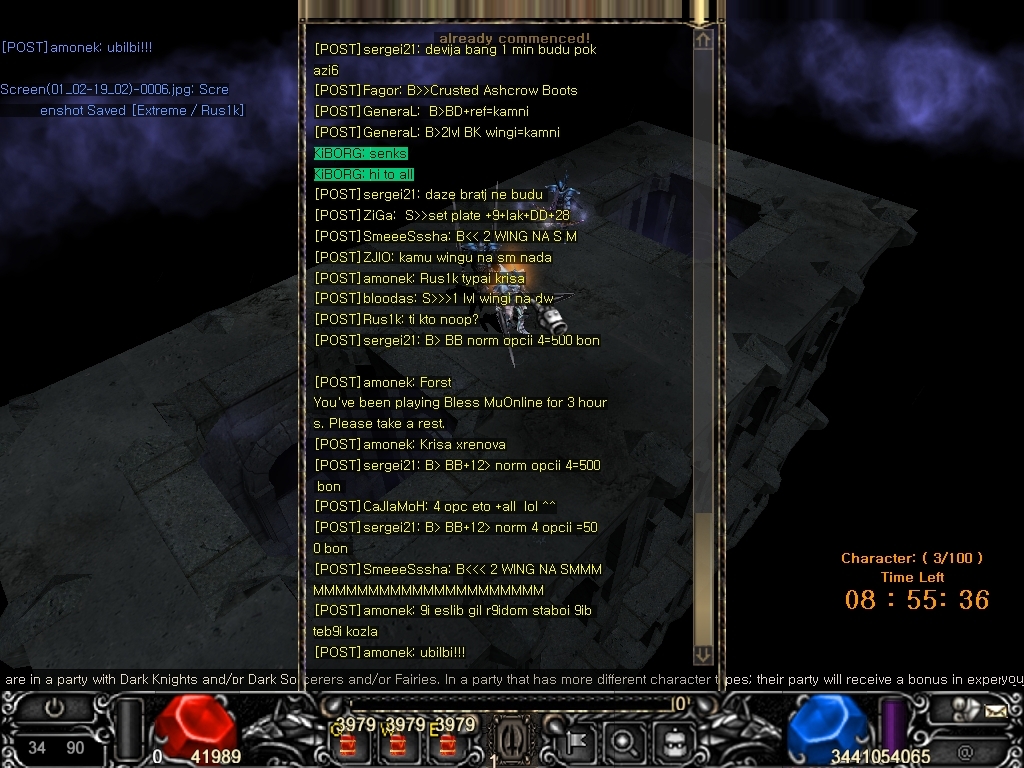Open the backpack inventory
1024x768 pixels.
coord(675,742)
